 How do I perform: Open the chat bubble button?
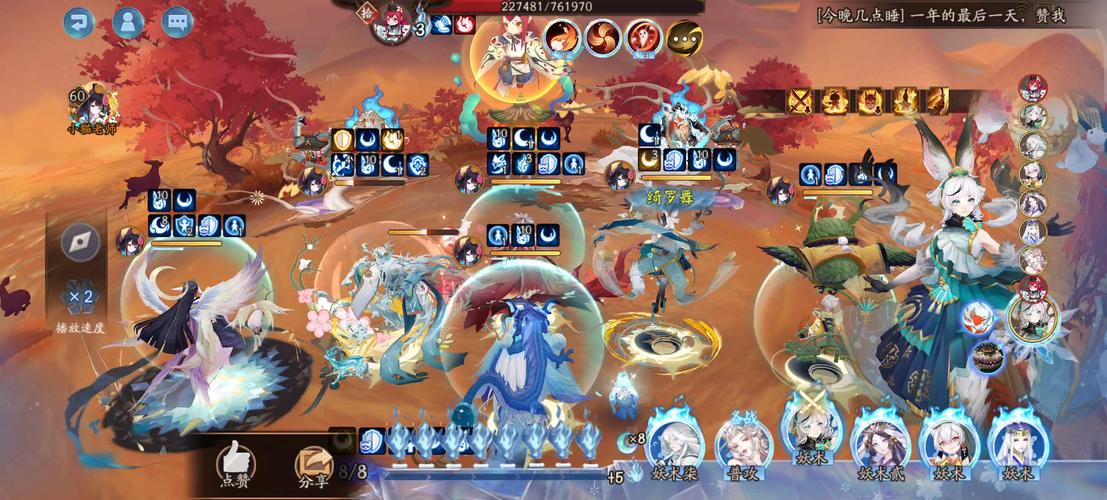click(x=177, y=21)
